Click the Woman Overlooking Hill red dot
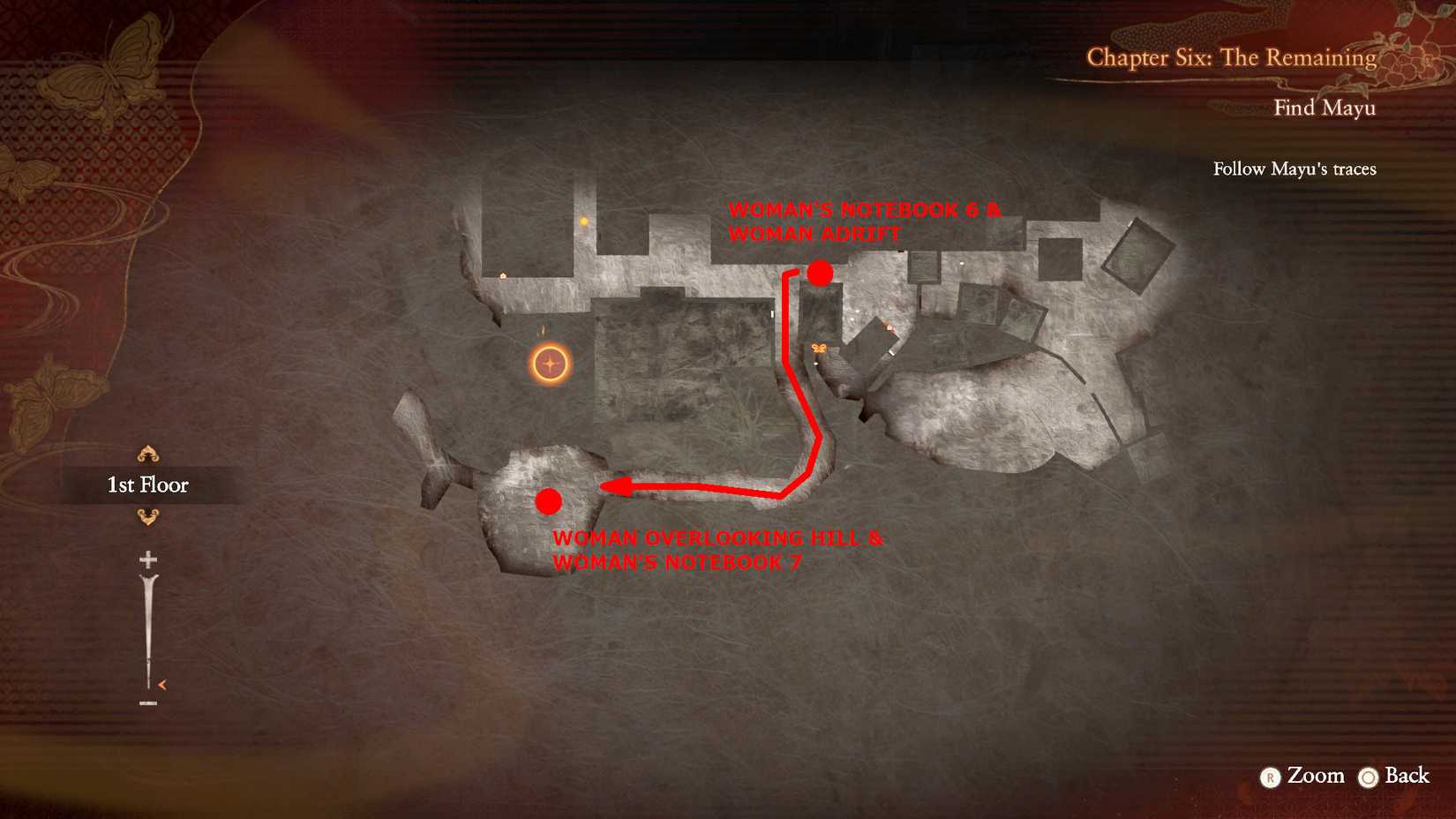The width and height of the screenshot is (1456, 819). click(x=550, y=501)
